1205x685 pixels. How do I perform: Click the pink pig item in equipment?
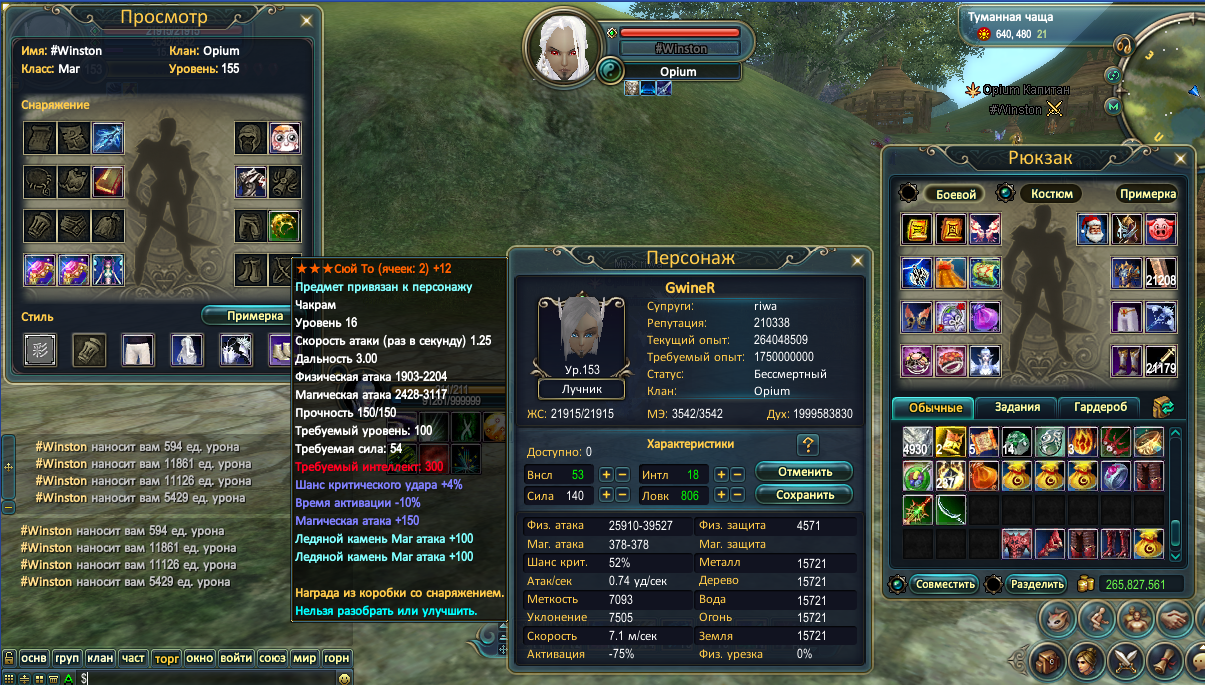pos(1160,229)
